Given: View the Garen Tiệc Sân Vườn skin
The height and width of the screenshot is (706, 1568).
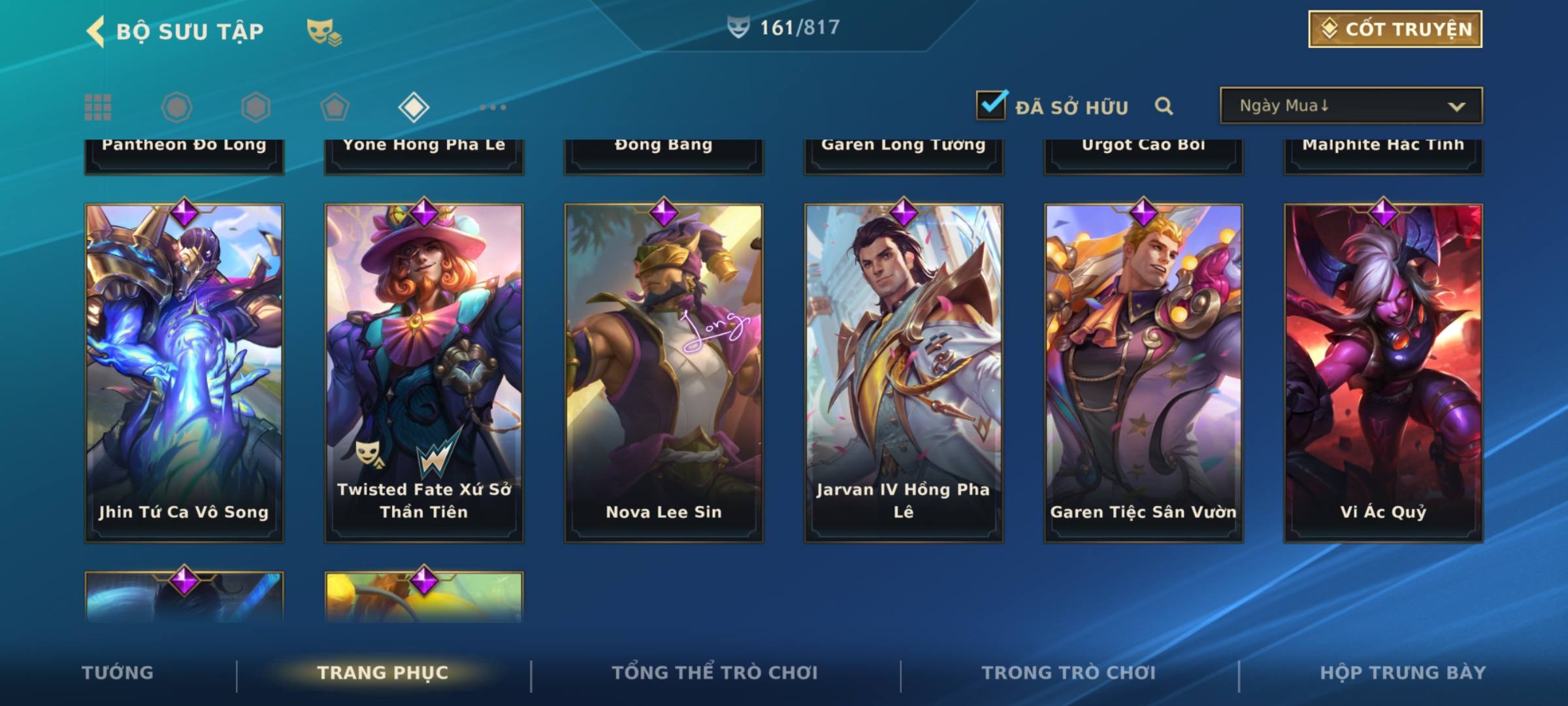Looking at the screenshot, I should pyautogui.click(x=1143, y=373).
